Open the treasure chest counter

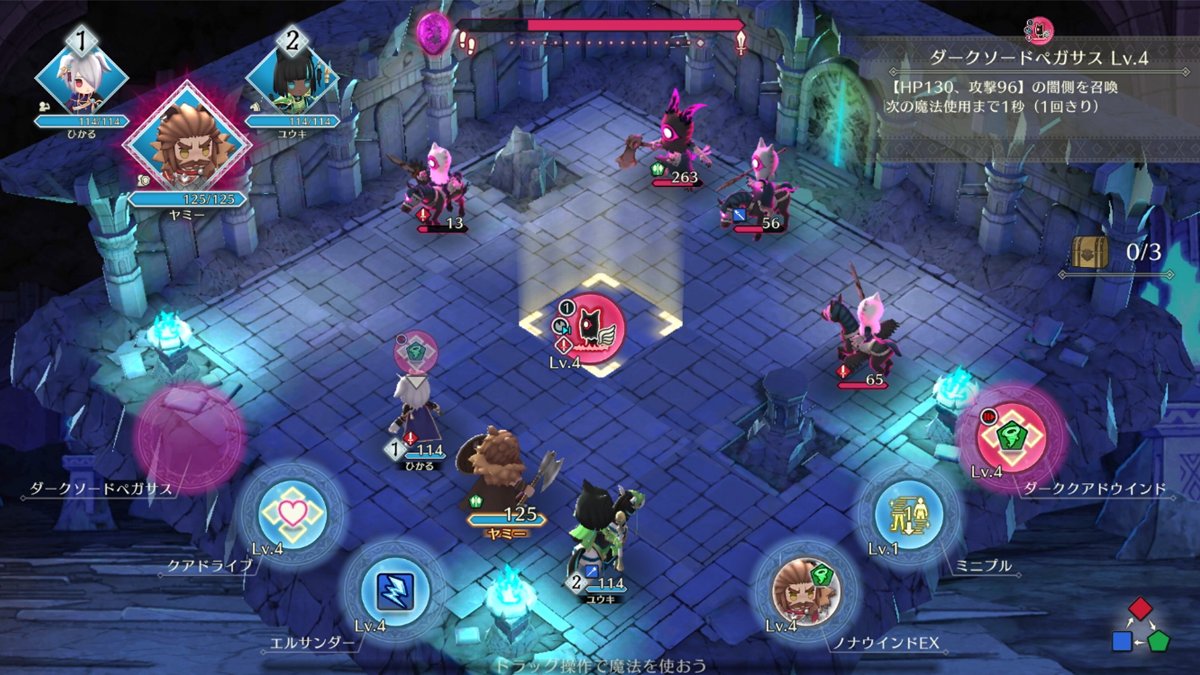click(1089, 252)
